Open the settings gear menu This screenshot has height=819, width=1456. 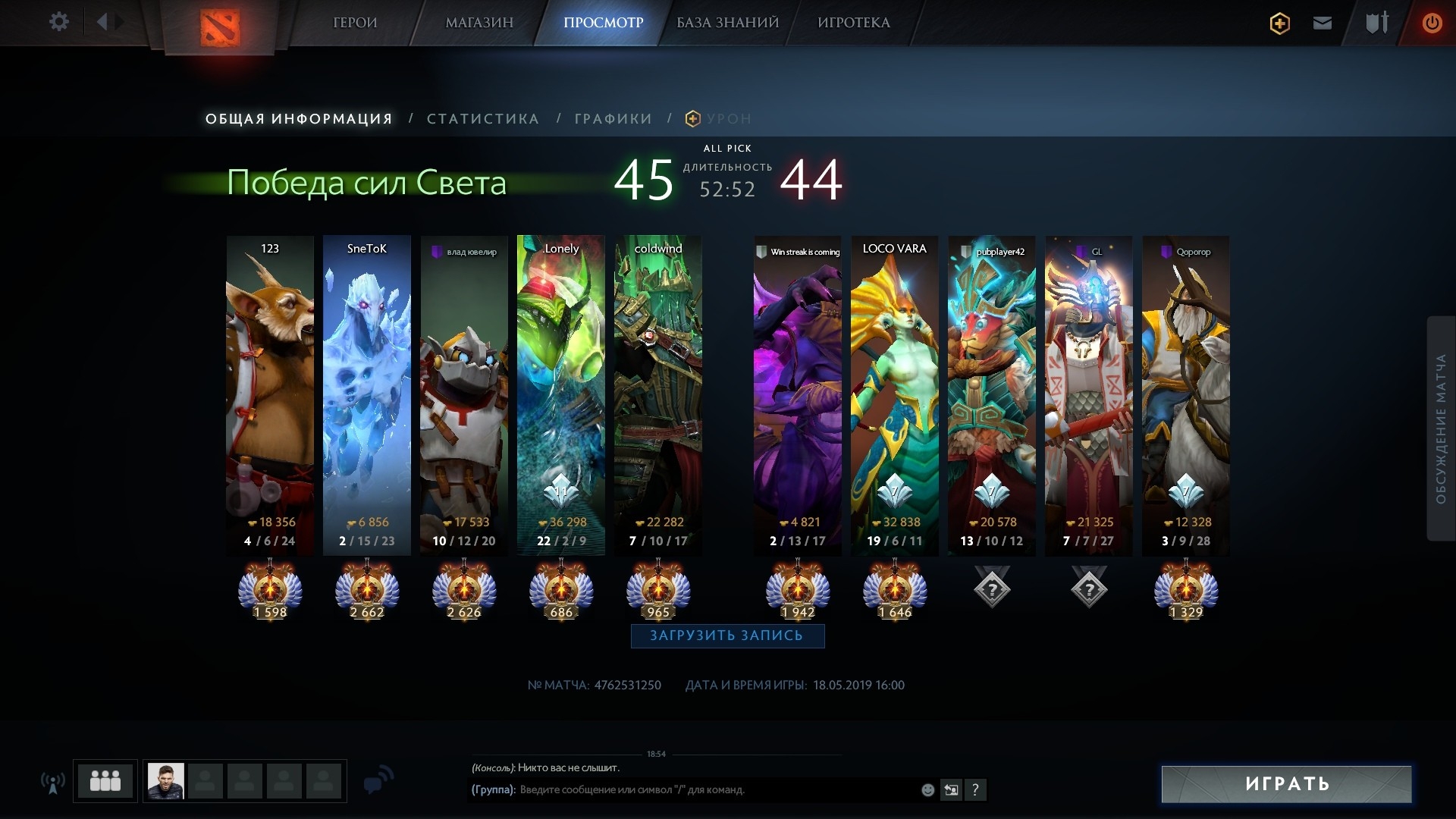58,22
